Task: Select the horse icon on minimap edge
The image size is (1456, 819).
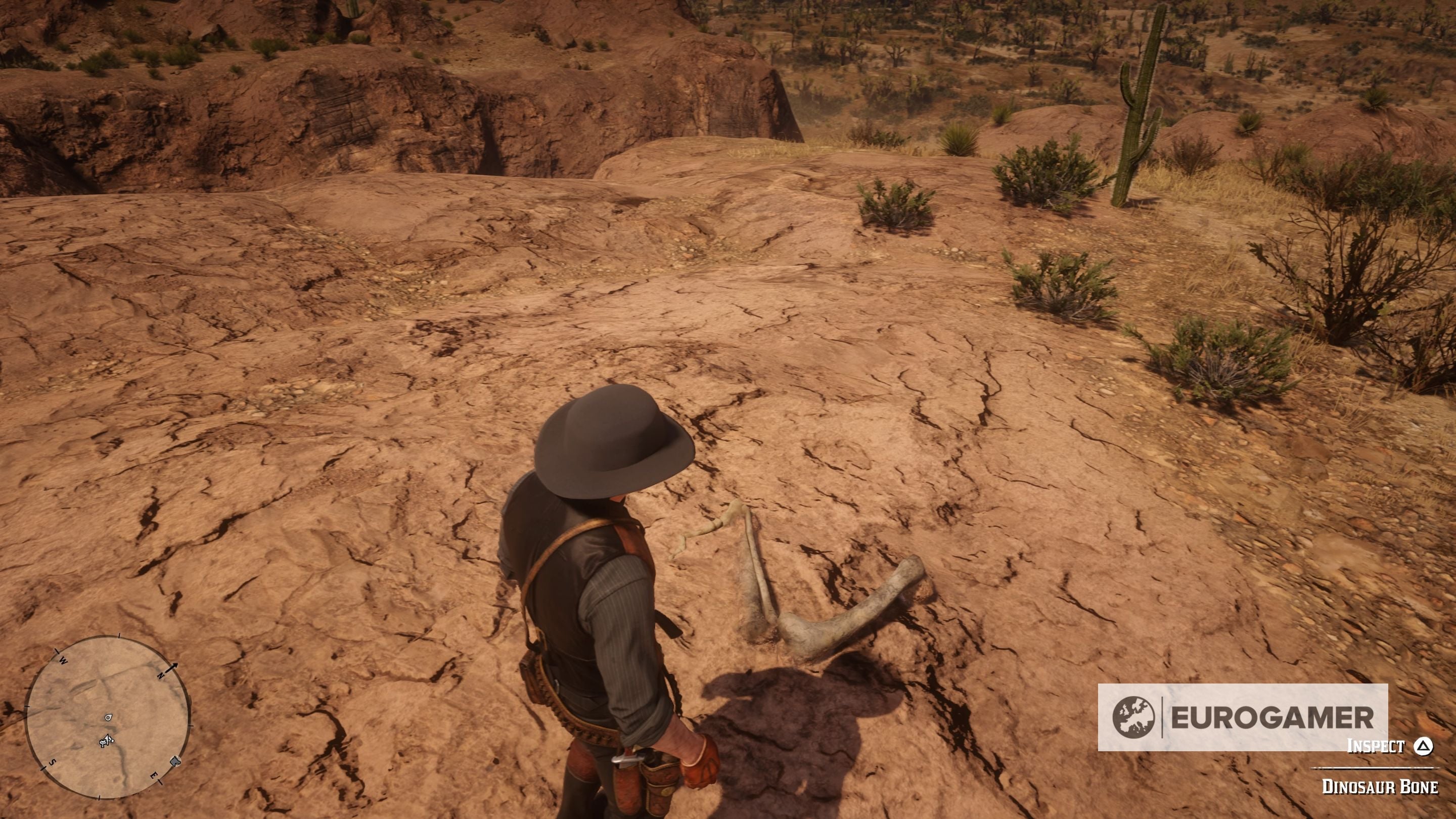Action: click(176, 762)
